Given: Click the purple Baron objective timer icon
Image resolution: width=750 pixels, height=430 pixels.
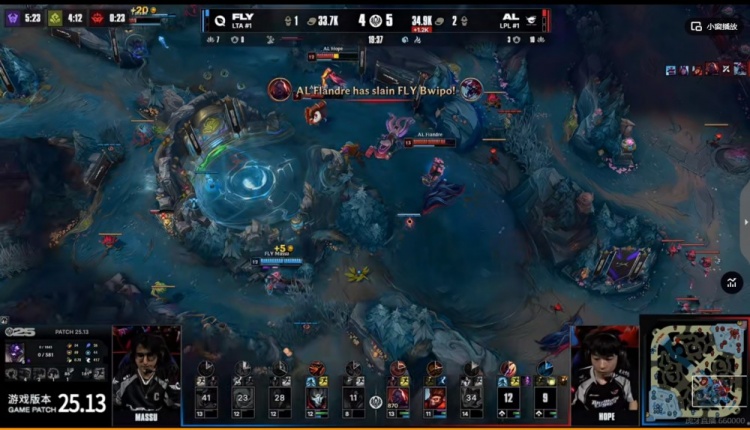Looking at the screenshot, I should 13,17.
